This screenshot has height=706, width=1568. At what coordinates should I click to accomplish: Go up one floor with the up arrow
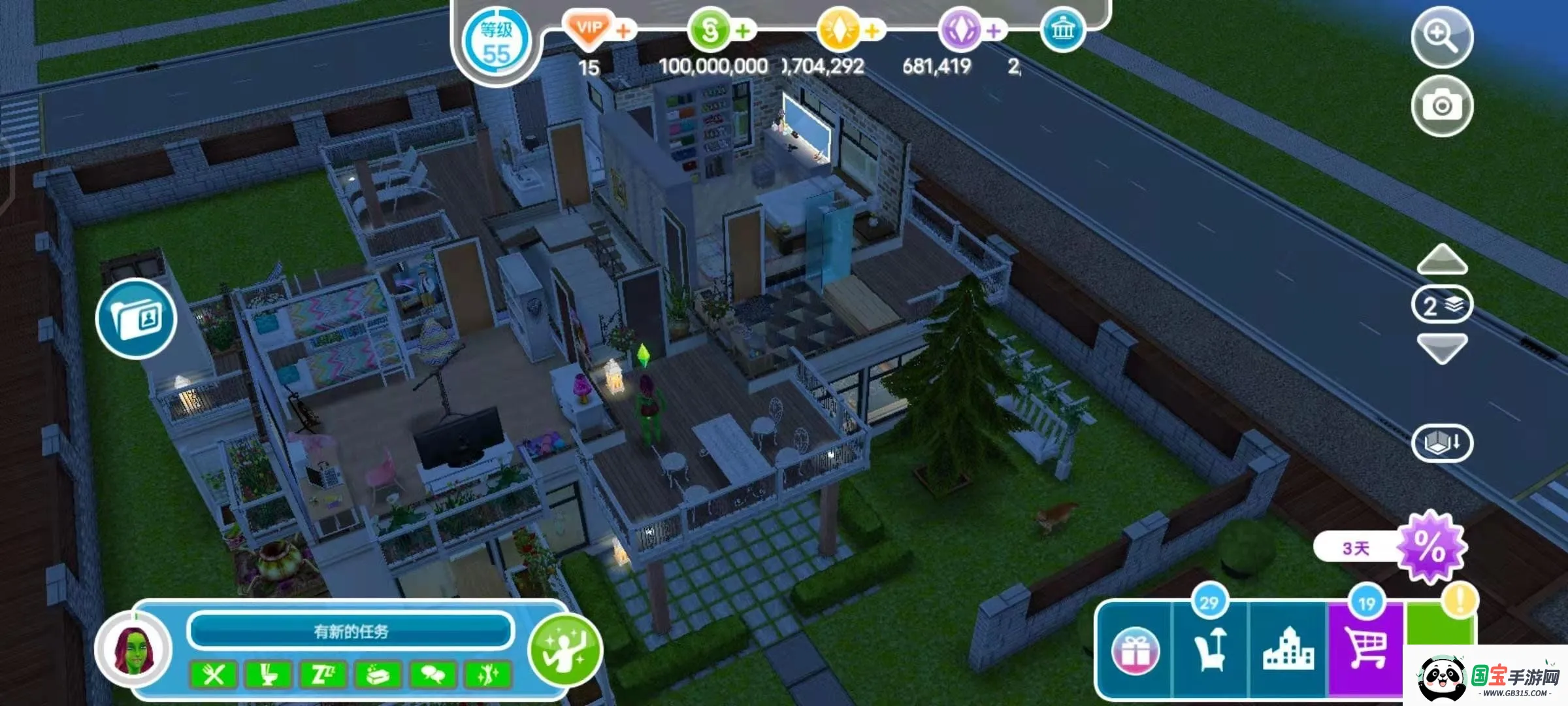[x=1442, y=260]
